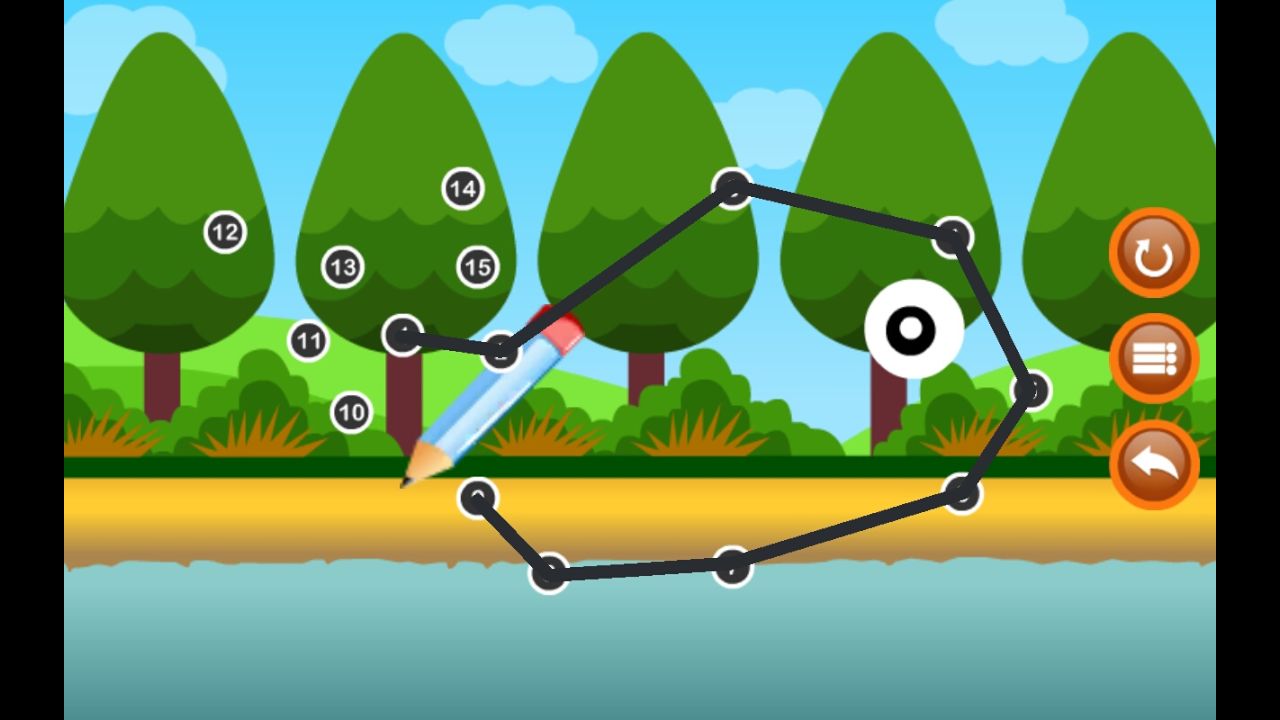Open the level list menu button
Screen dimensions: 1280x720
pyautogui.click(x=1153, y=358)
